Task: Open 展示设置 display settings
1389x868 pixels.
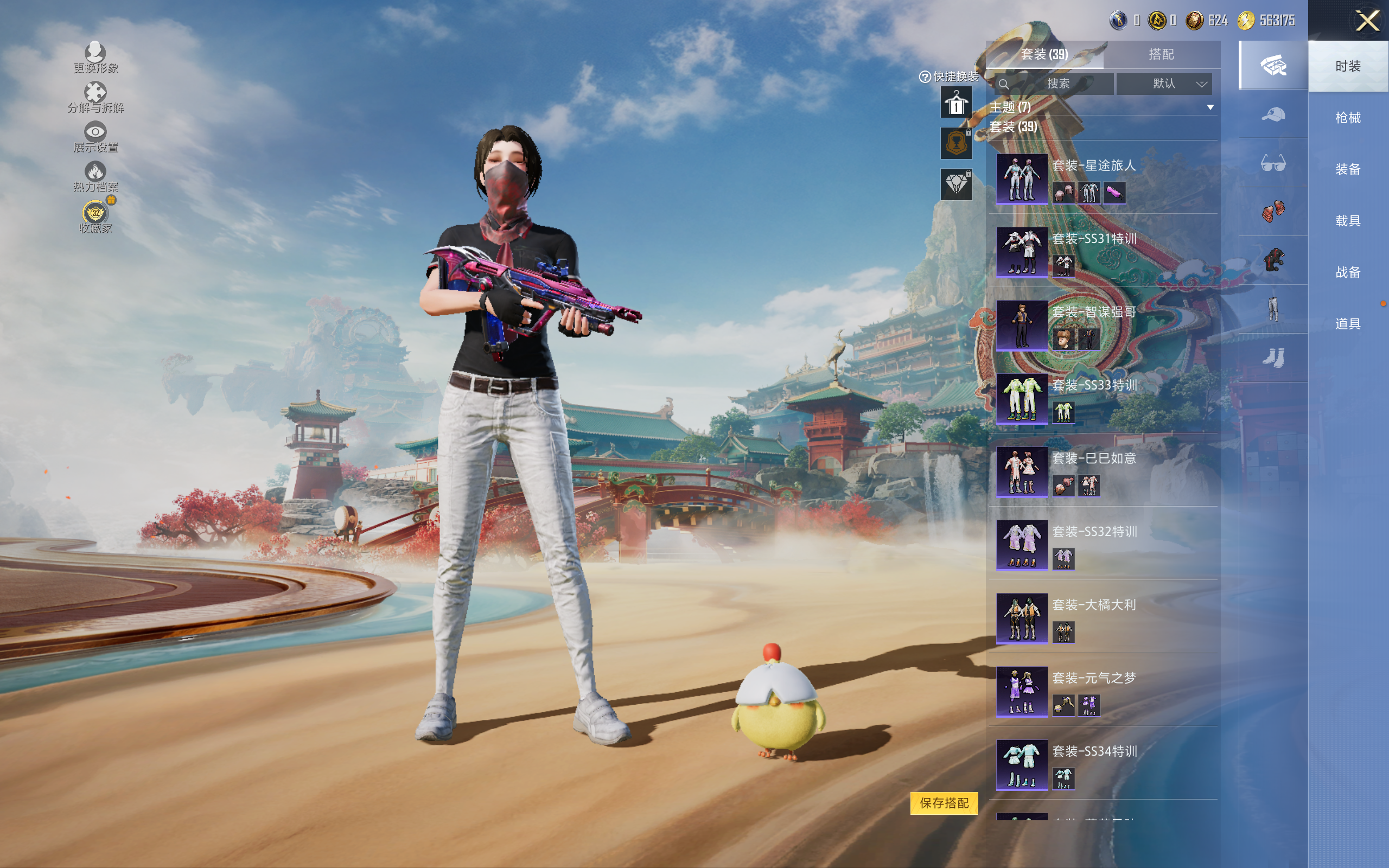Action: pos(95,137)
